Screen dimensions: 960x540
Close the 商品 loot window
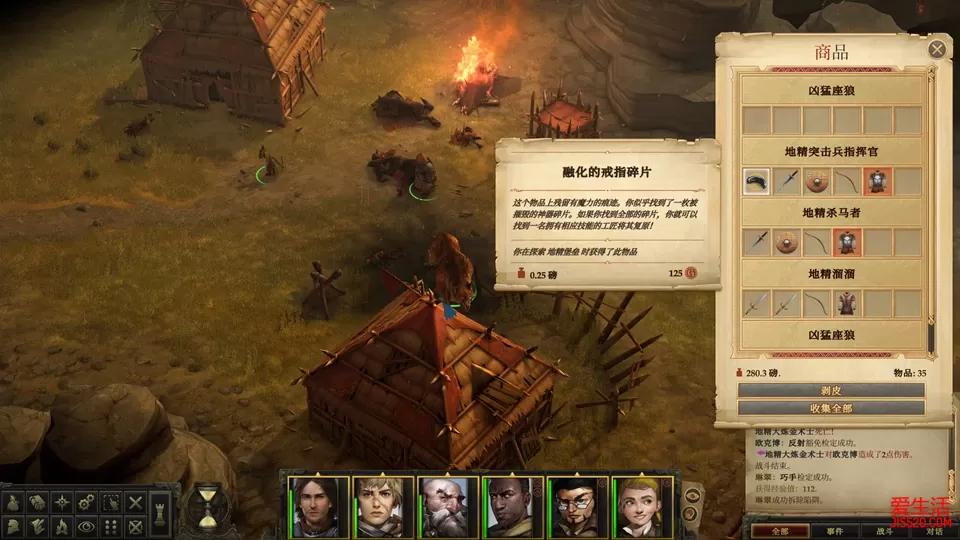pos(937,48)
